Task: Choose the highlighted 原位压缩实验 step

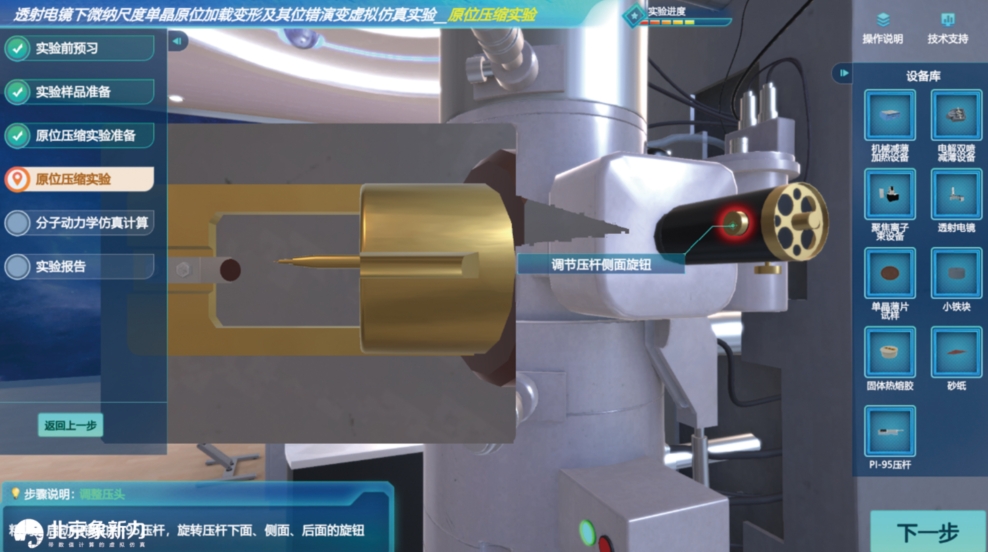Action: click(x=80, y=179)
